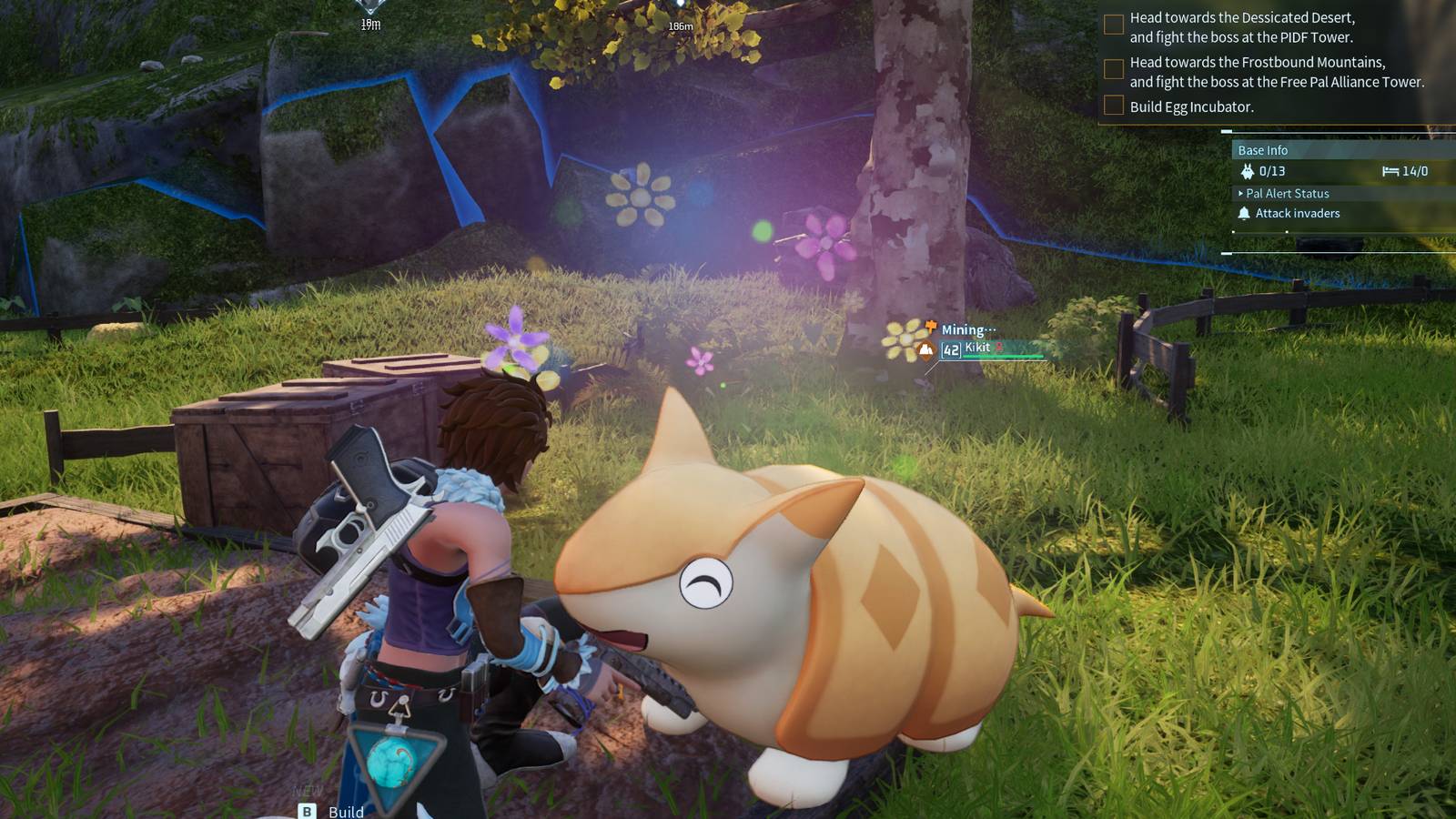
Task: Click the red gender symbol beside Kikit's name
Action: pos(999,347)
